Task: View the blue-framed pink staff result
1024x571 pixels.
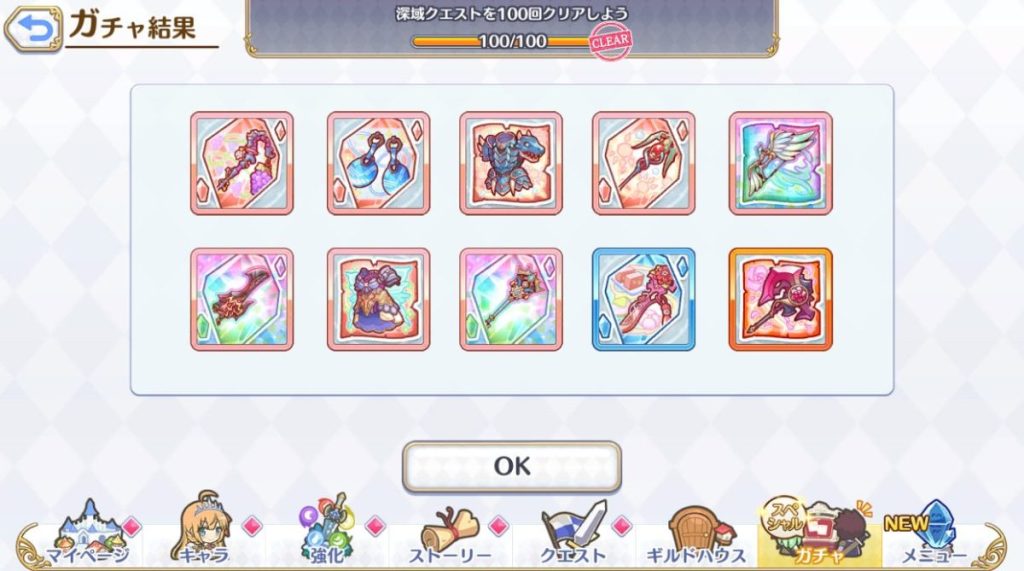Action: 644,299
